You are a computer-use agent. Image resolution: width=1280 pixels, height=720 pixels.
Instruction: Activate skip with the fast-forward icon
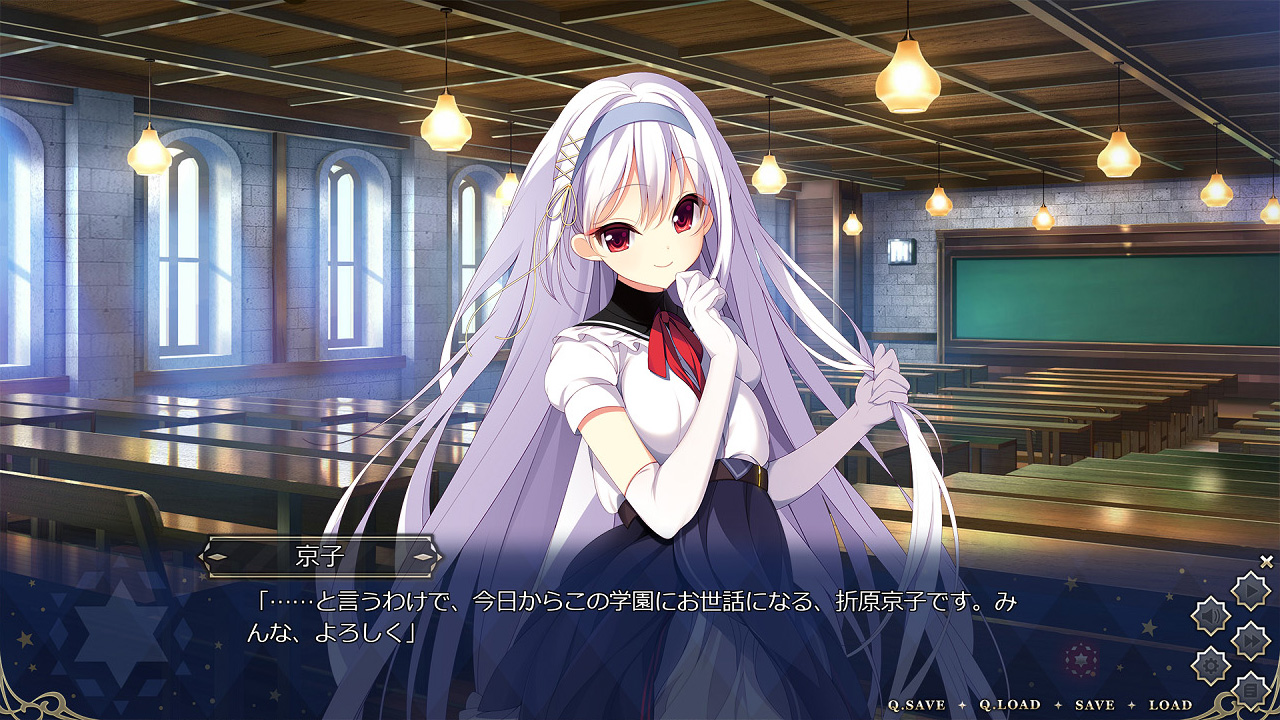(x=1250, y=640)
